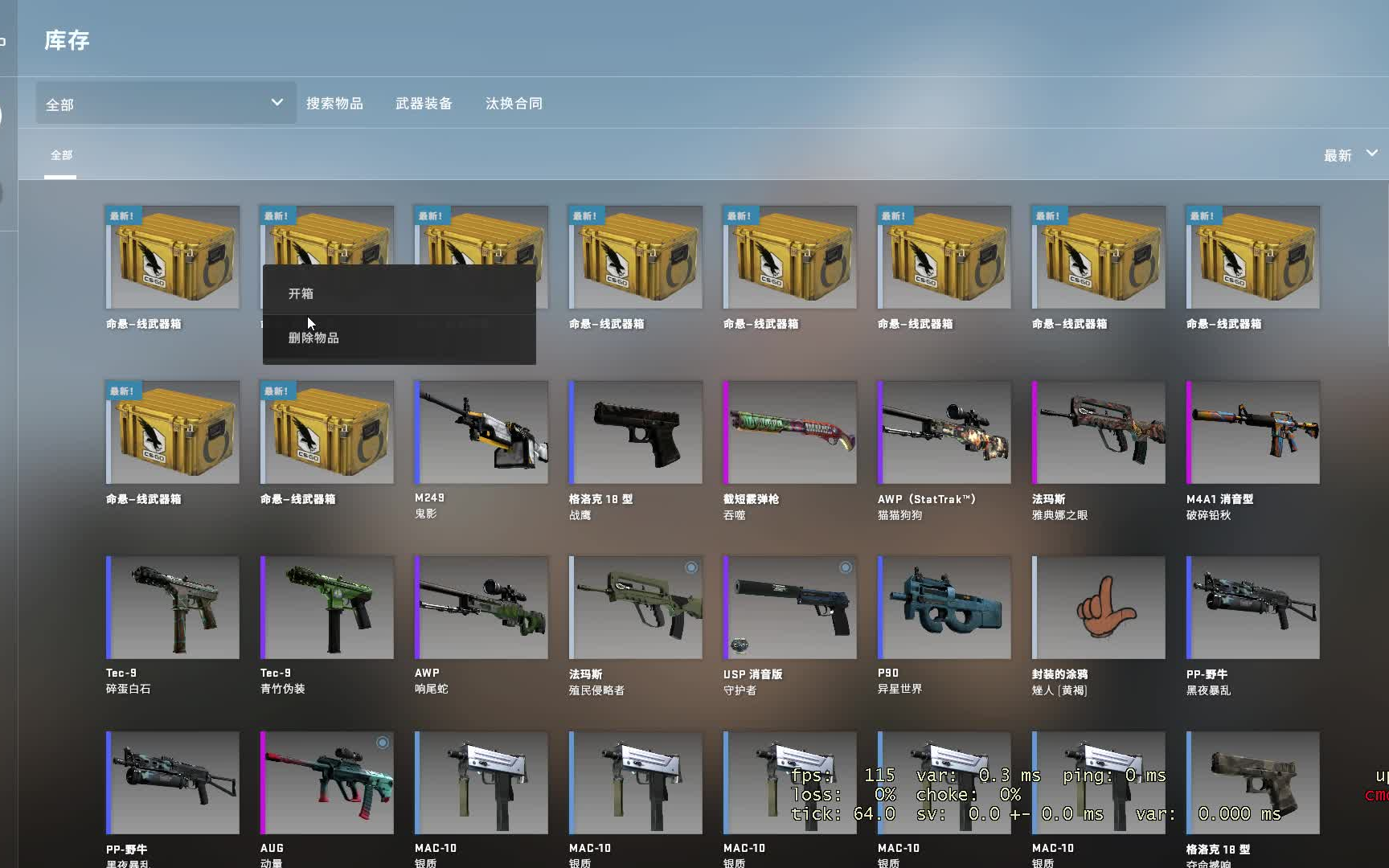Screen dimensions: 1389x868
Task: Toggle selection circle on 法玛斯 殖民侵略者
Action: tap(691, 567)
